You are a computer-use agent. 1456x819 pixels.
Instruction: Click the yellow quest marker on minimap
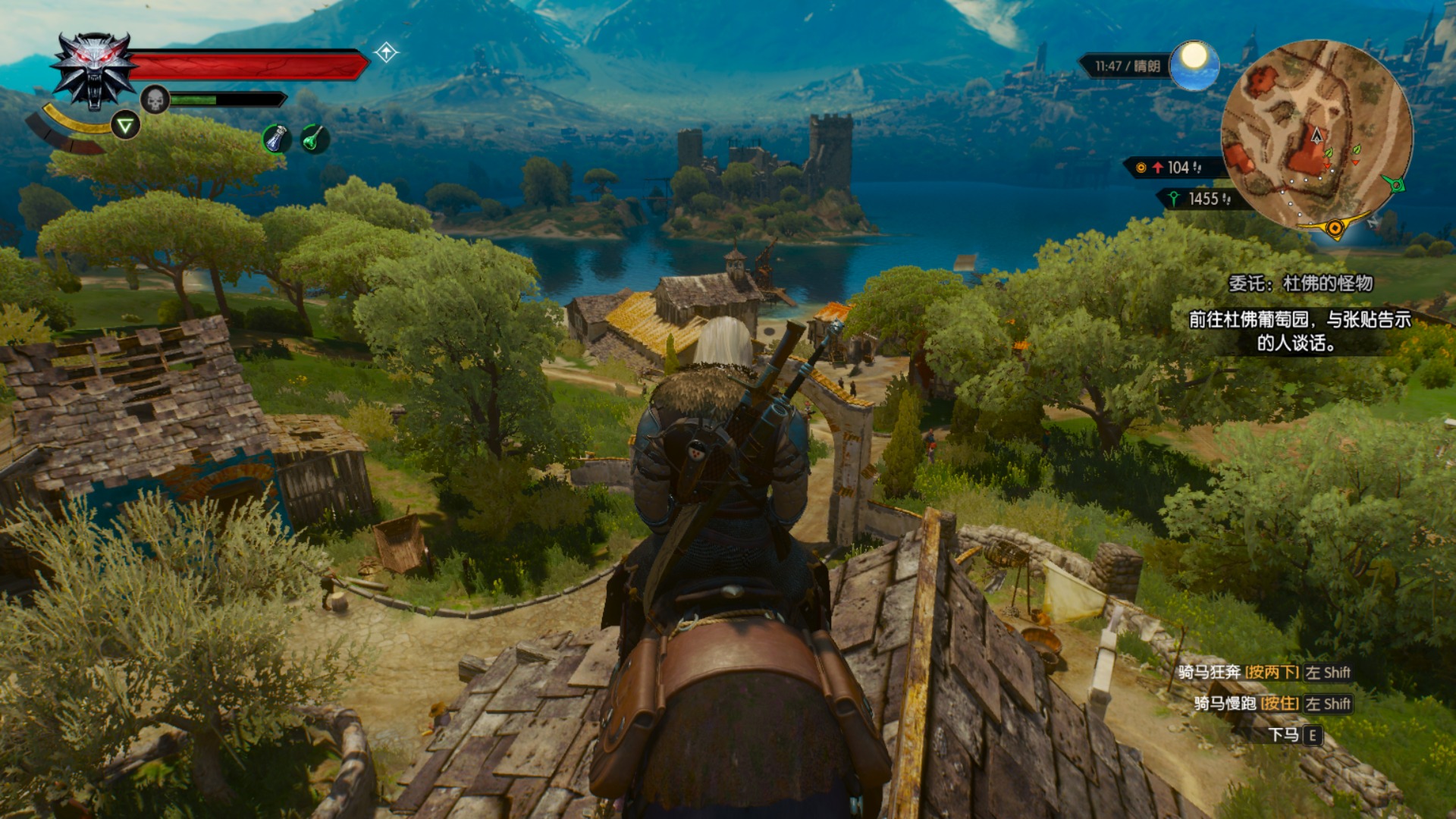[1334, 227]
